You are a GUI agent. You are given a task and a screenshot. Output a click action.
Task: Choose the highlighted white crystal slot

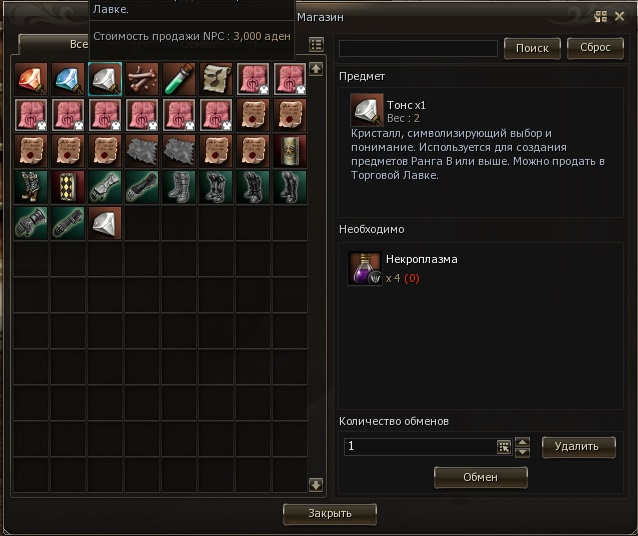(104, 79)
